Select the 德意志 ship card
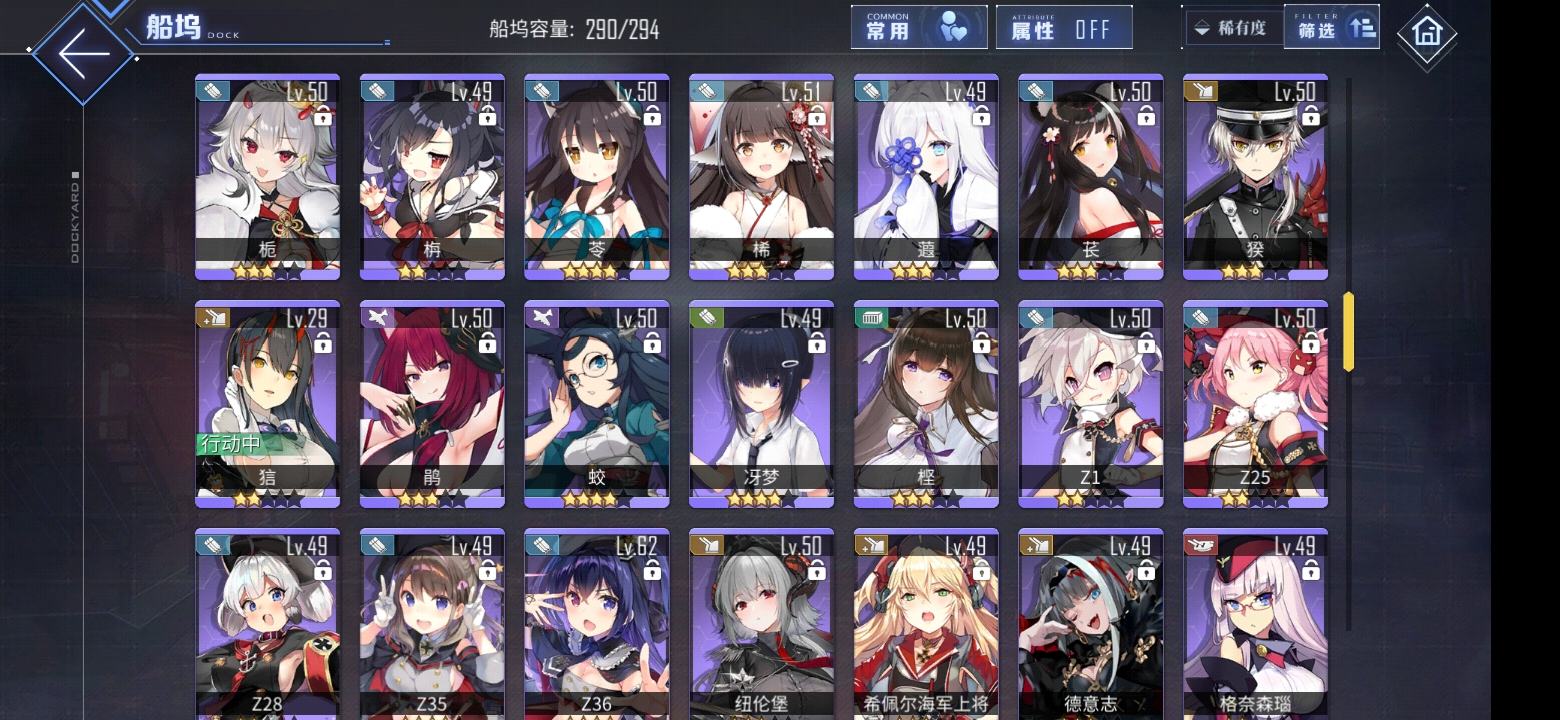Screen dimensions: 1560x720 (x=1090, y=625)
